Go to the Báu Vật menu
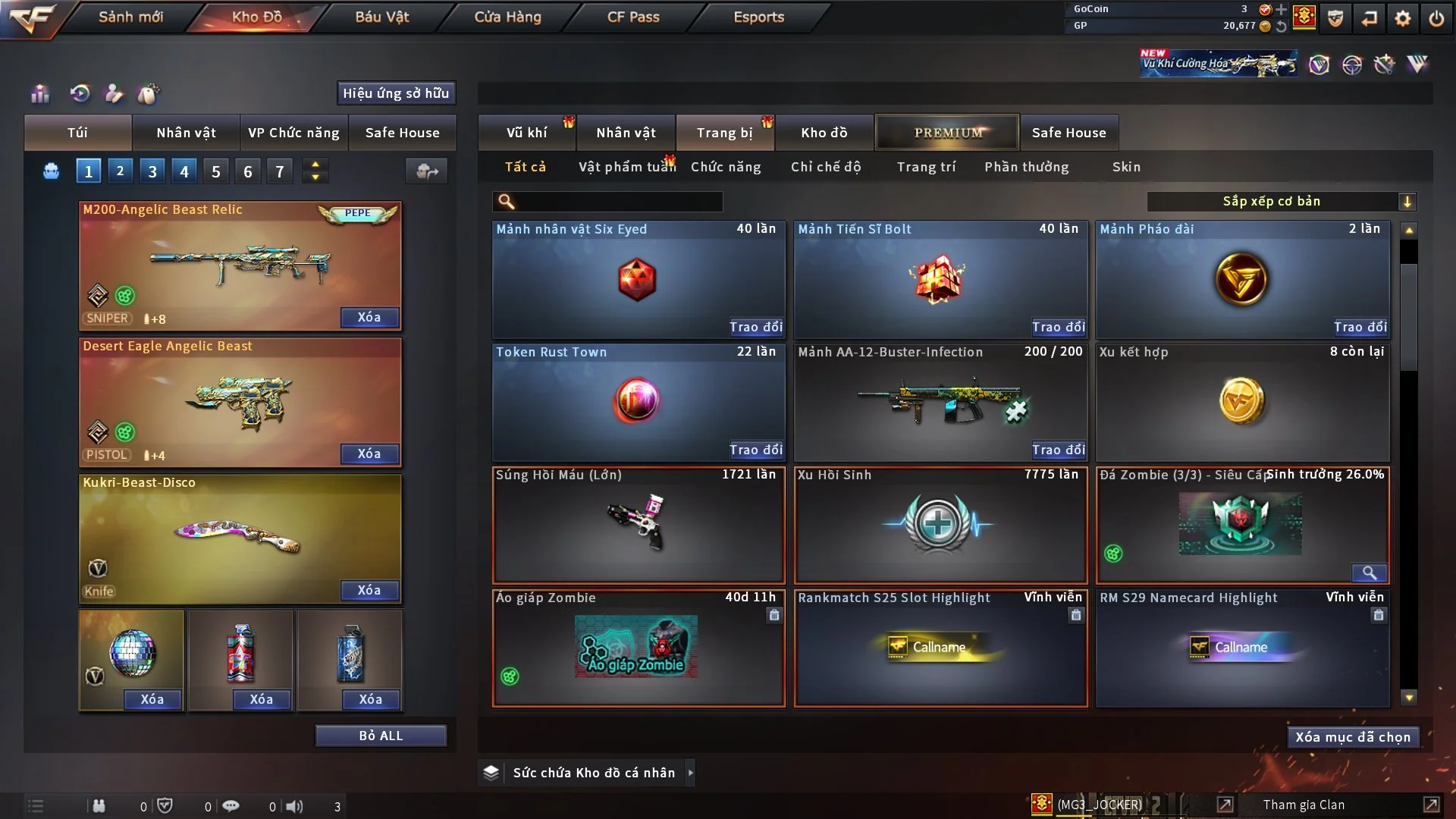 pos(381,17)
